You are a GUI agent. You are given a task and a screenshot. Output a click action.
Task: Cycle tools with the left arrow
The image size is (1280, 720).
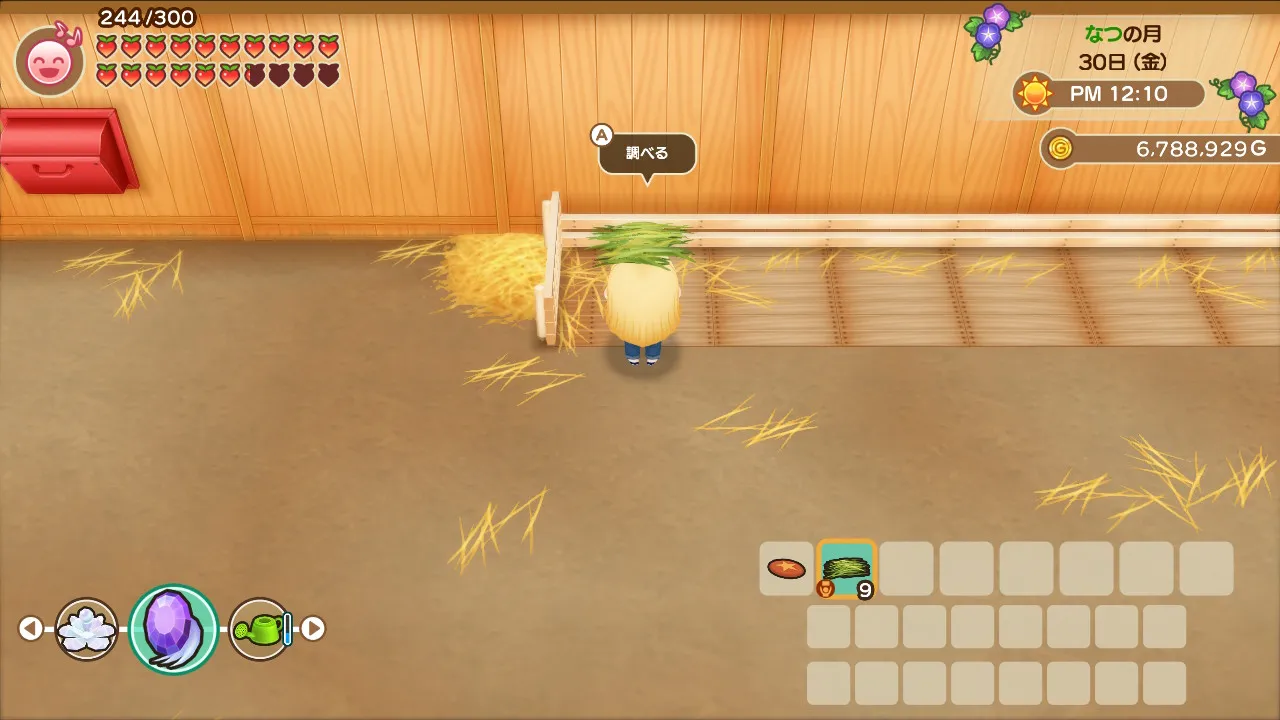tap(31, 629)
